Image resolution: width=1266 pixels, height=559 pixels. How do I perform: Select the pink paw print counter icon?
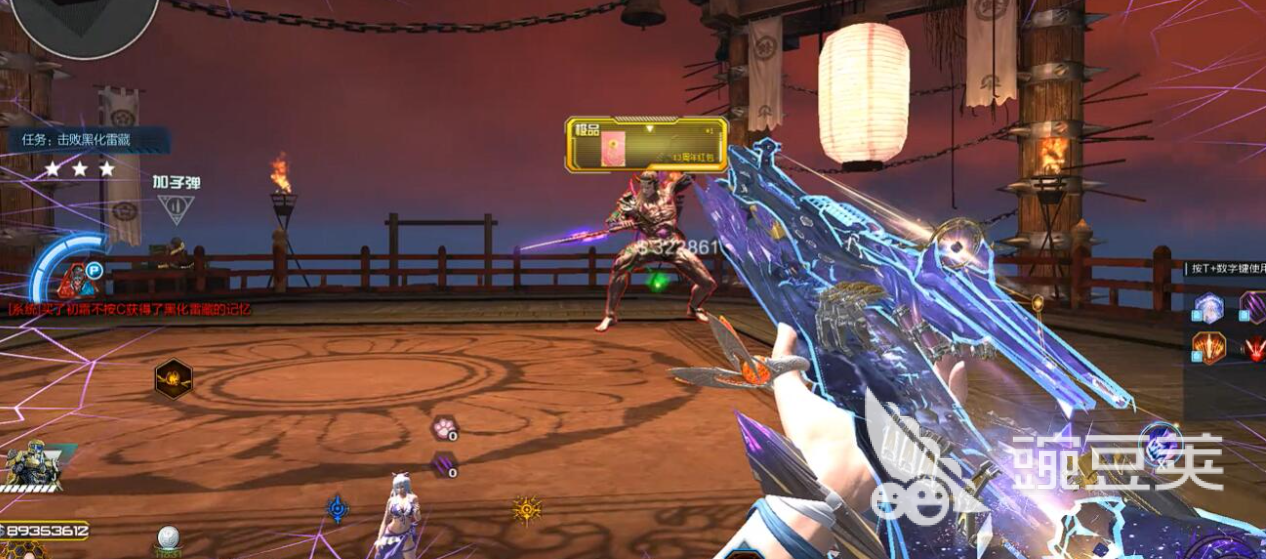pyautogui.click(x=443, y=429)
